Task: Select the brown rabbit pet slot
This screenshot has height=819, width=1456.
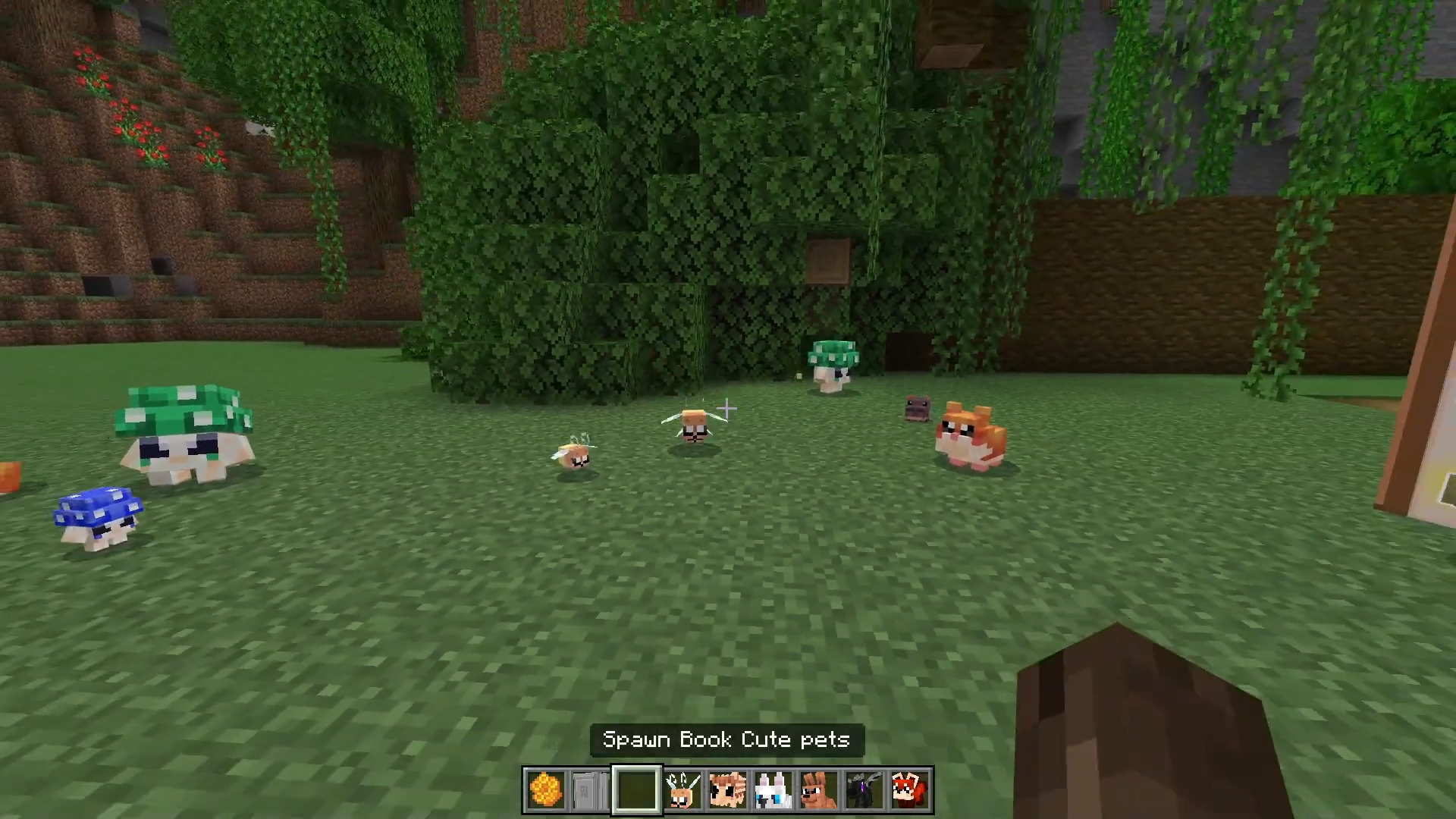Action: point(818,789)
